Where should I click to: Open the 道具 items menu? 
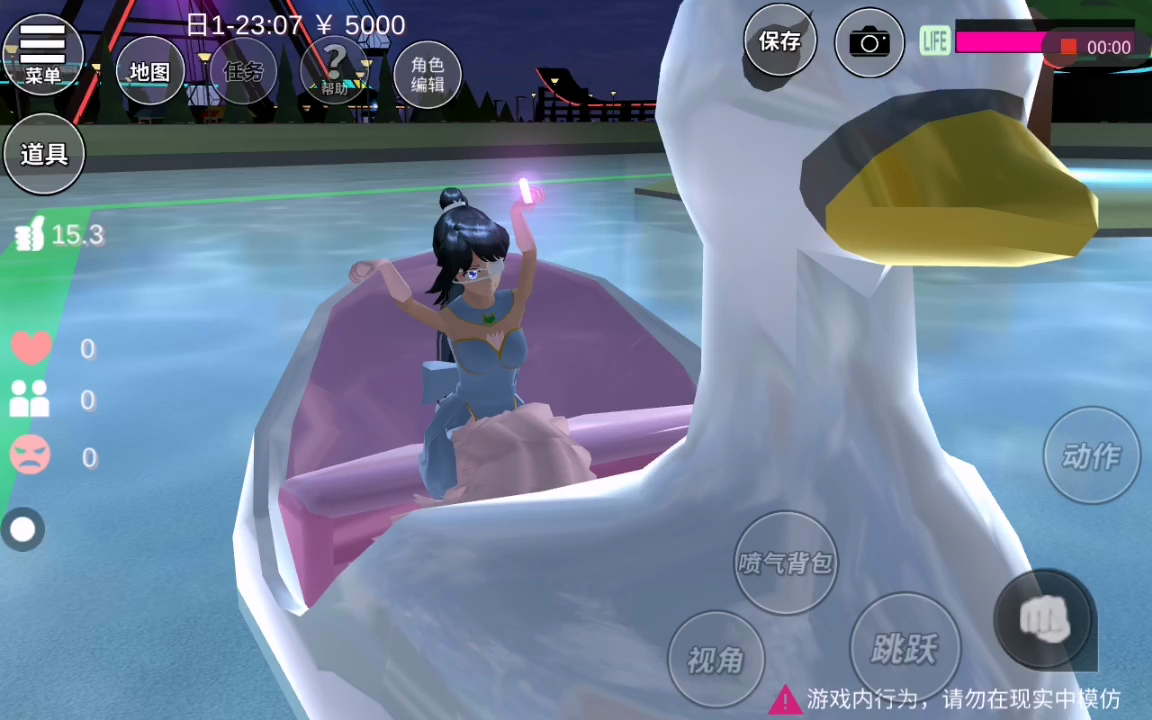pos(44,154)
